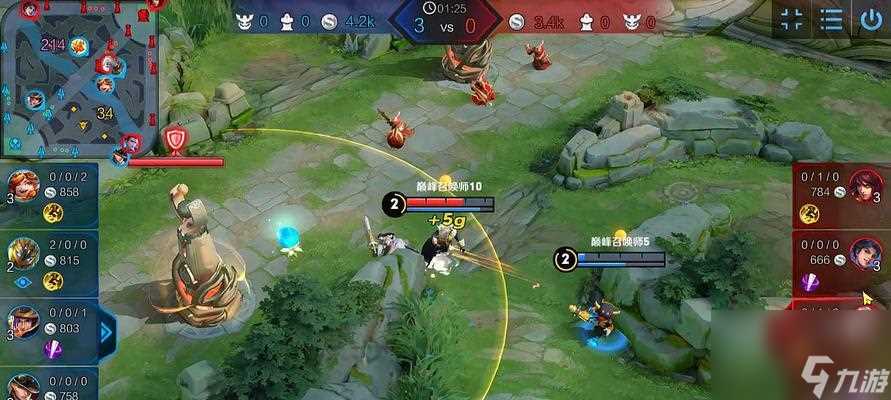Click the blue eye icon on the 815-gold player

(x=24, y=282)
